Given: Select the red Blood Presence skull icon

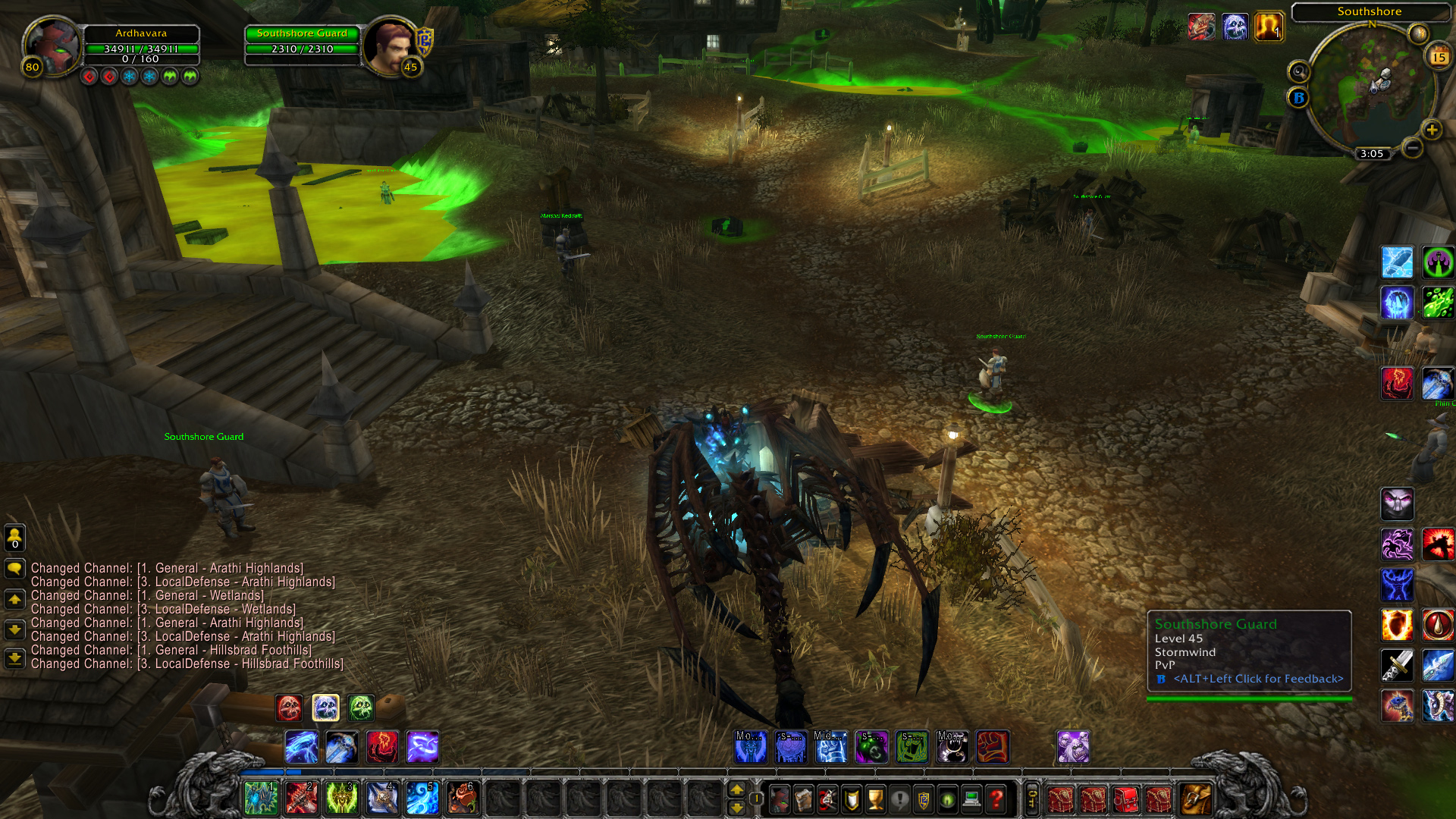Looking at the screenshot, I should [x=289, y=708].
